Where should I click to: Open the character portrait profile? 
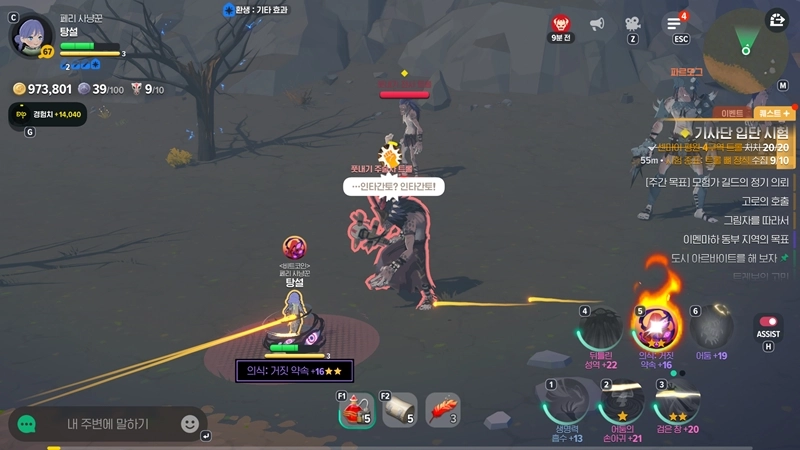coord(31,36)
